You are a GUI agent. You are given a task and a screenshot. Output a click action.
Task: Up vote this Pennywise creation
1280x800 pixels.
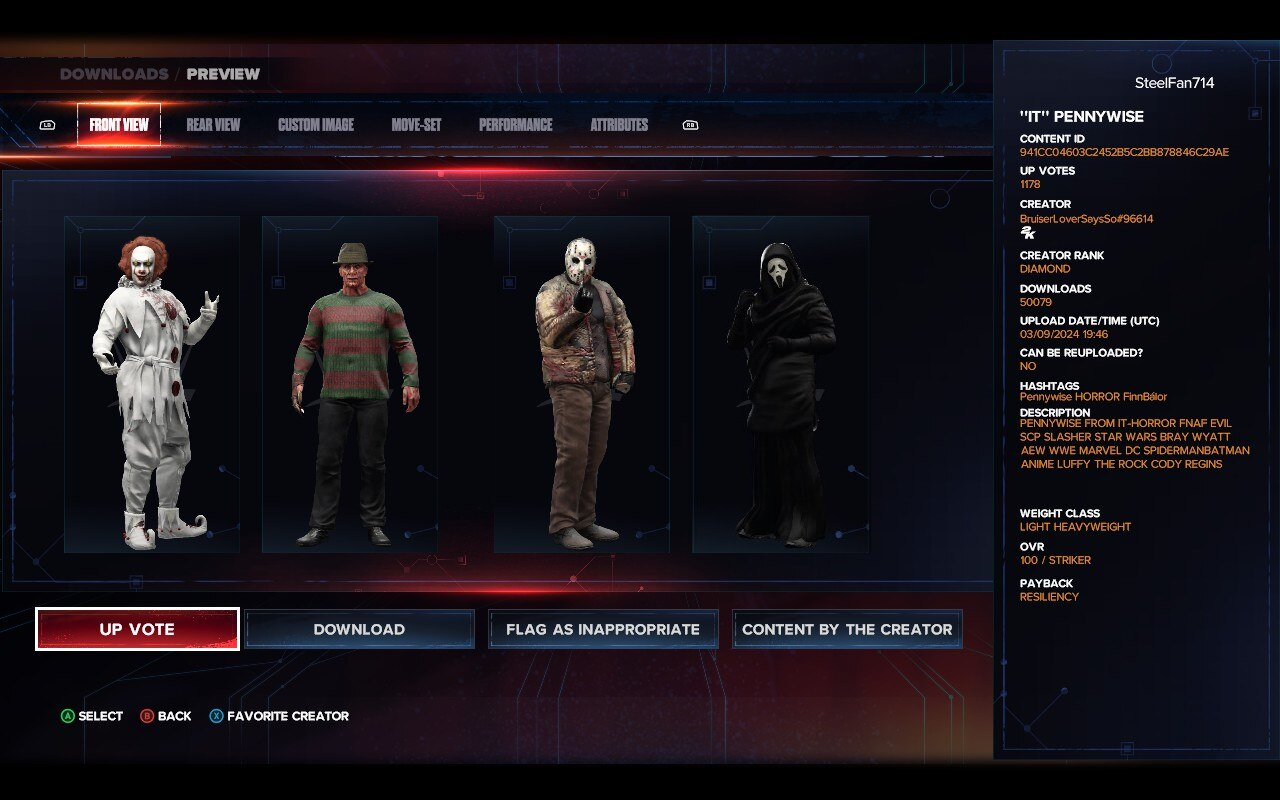point(137,629)
